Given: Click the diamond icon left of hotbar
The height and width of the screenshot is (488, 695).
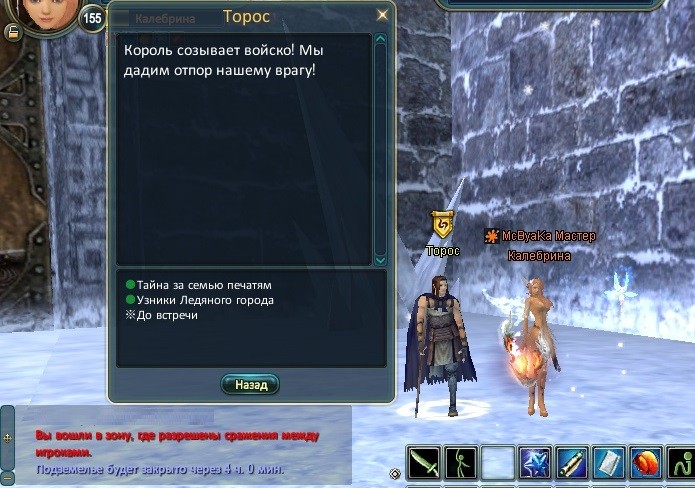Looking at the screenshot, I should pos(395,473).
